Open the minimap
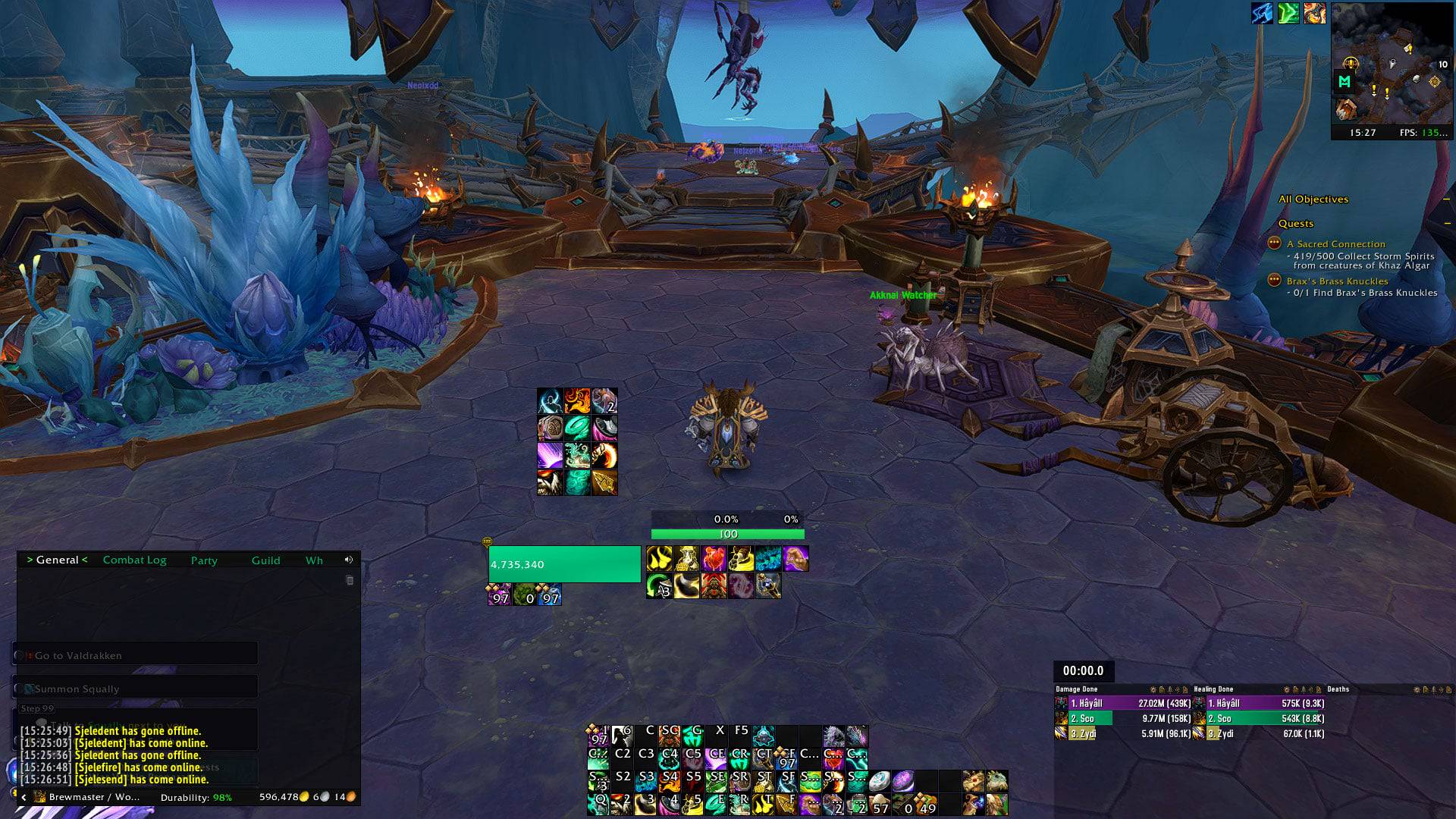Image resolution: width=1456 pixels, height=819 pixels. (1392, 64)
